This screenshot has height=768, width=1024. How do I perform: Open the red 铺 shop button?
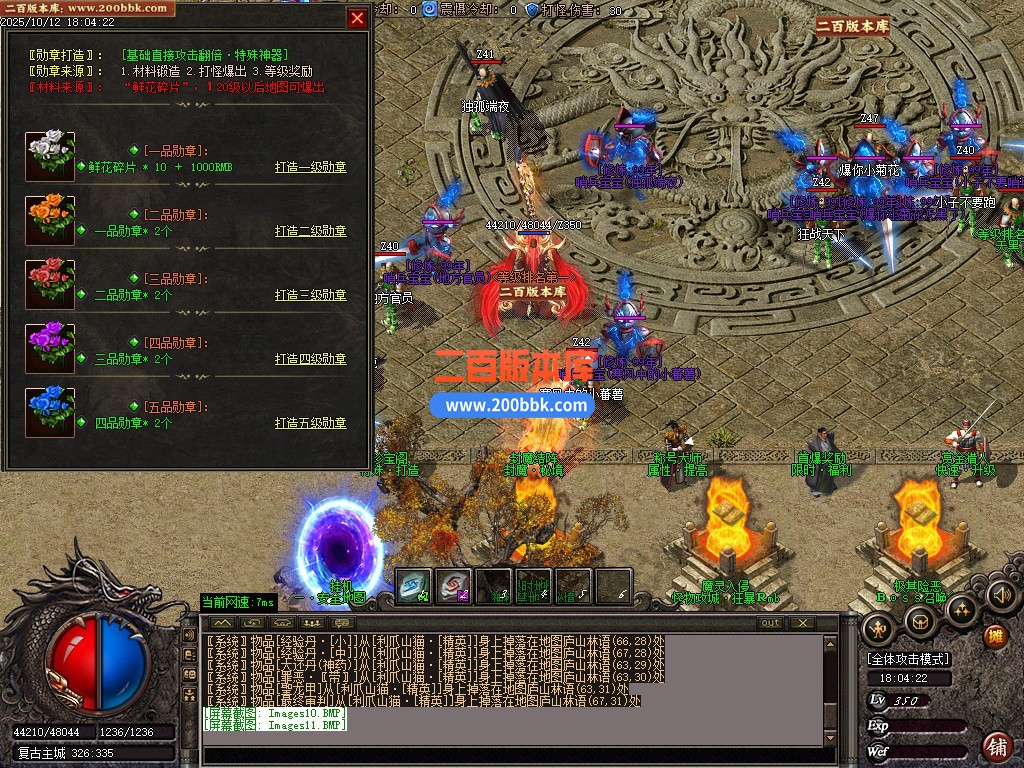pyautogui.click(x=996, y=746)
